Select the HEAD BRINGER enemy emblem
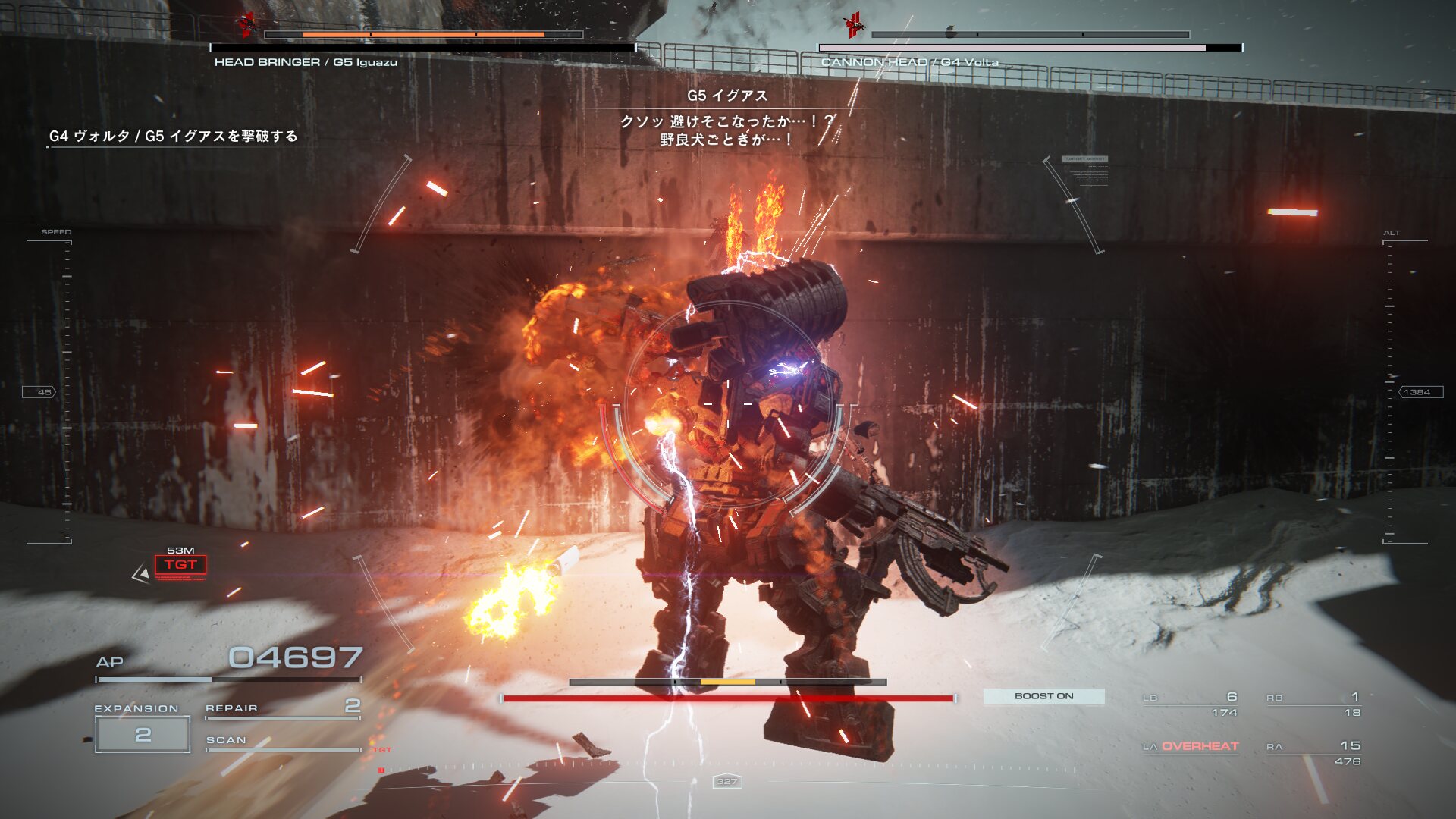Image resolution: width=1456 pixels, height=819 pixels. tap(246, 25)
